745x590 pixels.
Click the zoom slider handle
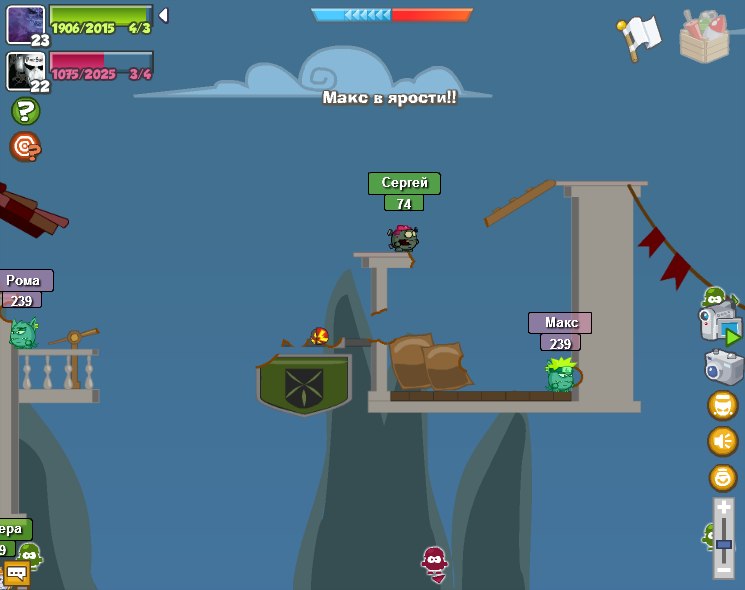(723, 544)
